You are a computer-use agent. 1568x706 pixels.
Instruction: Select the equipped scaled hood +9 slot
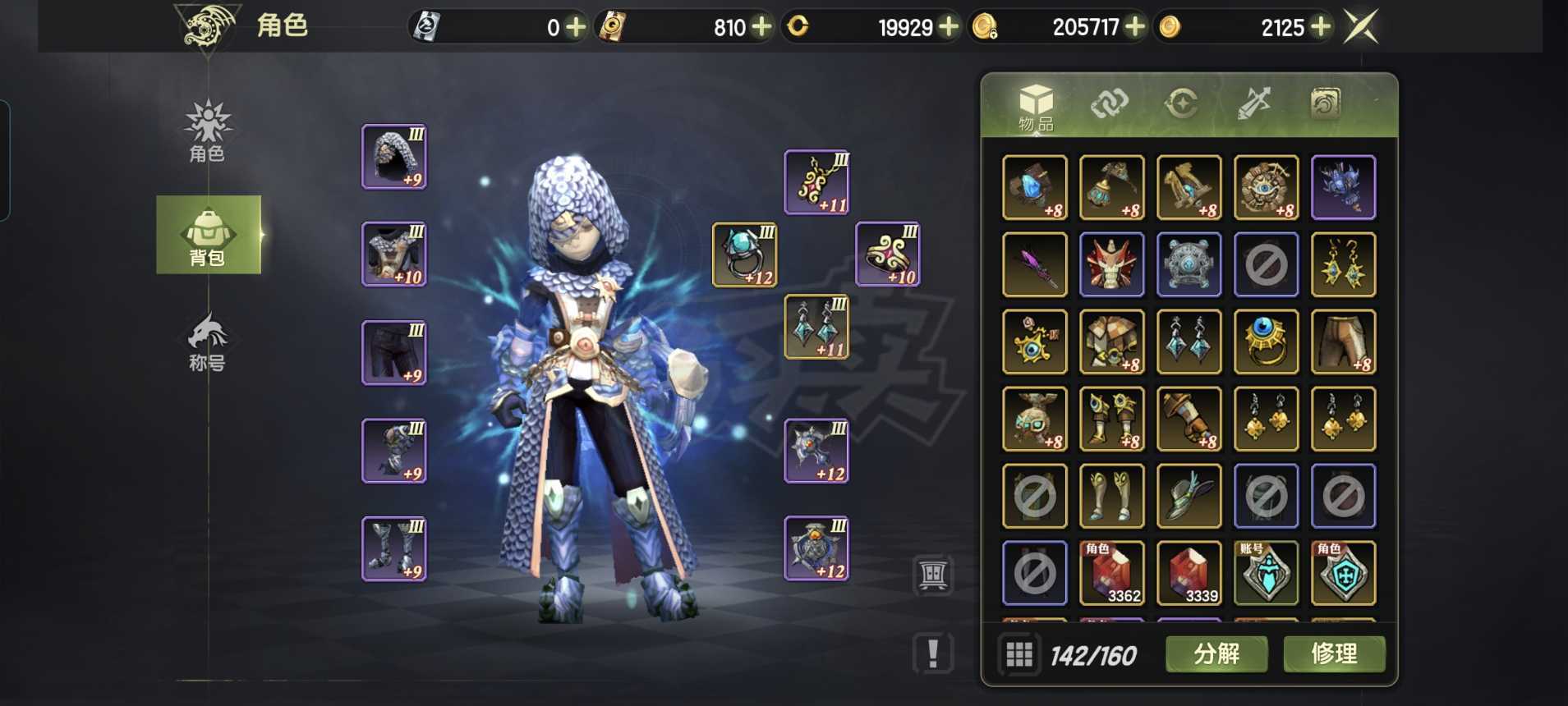point(394,157)
